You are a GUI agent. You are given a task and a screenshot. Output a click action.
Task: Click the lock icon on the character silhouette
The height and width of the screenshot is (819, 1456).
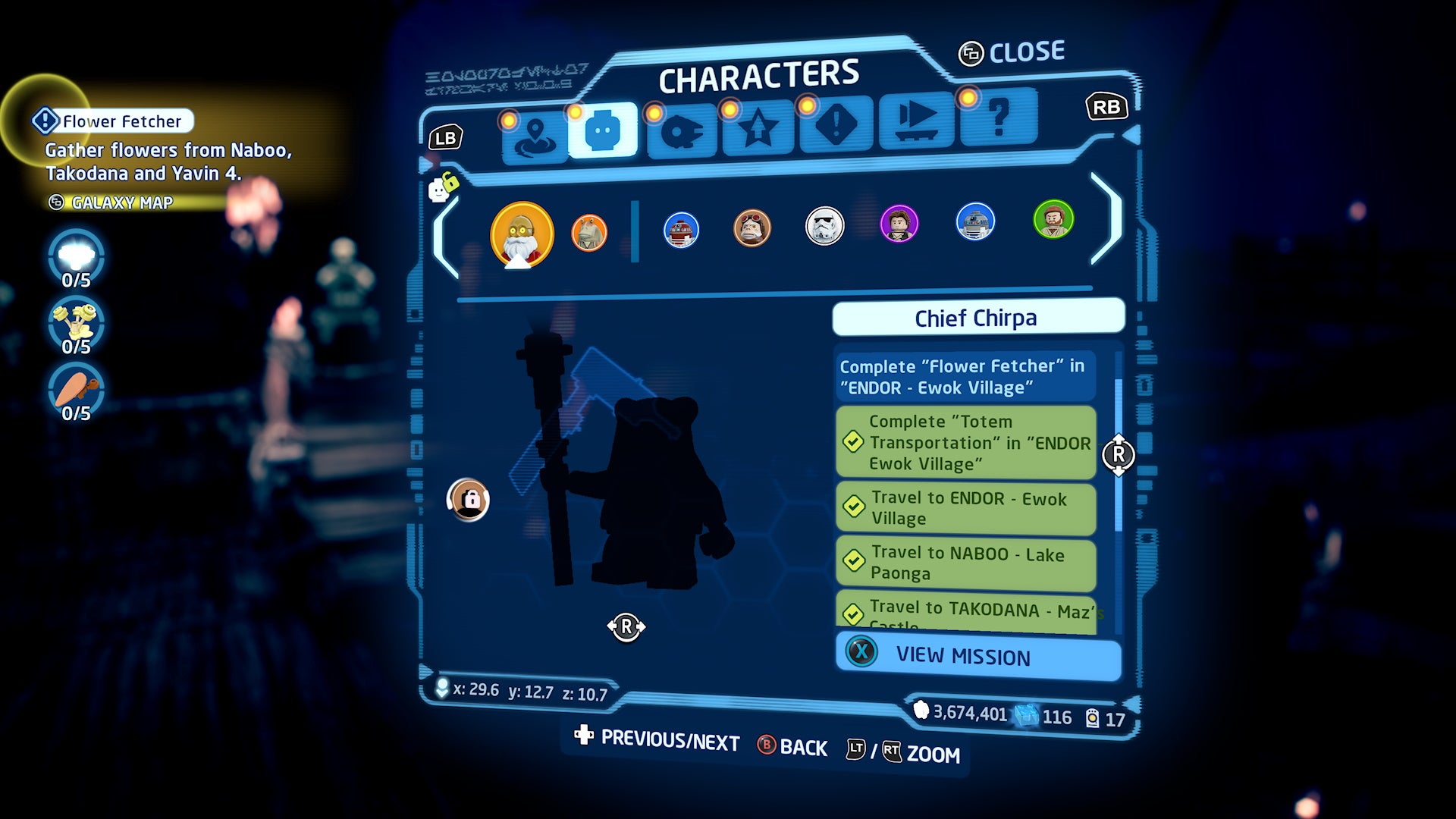468,498
